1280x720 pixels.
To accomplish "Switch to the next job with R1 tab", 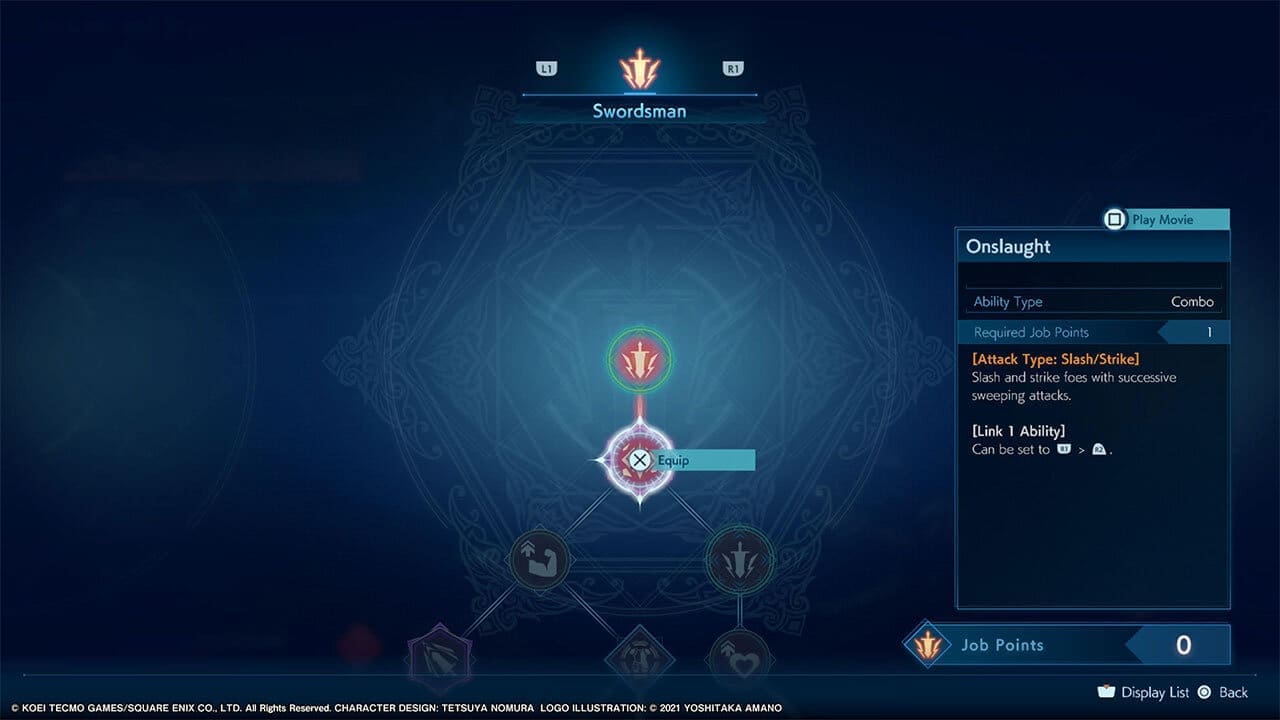I will tap(733, 68).
